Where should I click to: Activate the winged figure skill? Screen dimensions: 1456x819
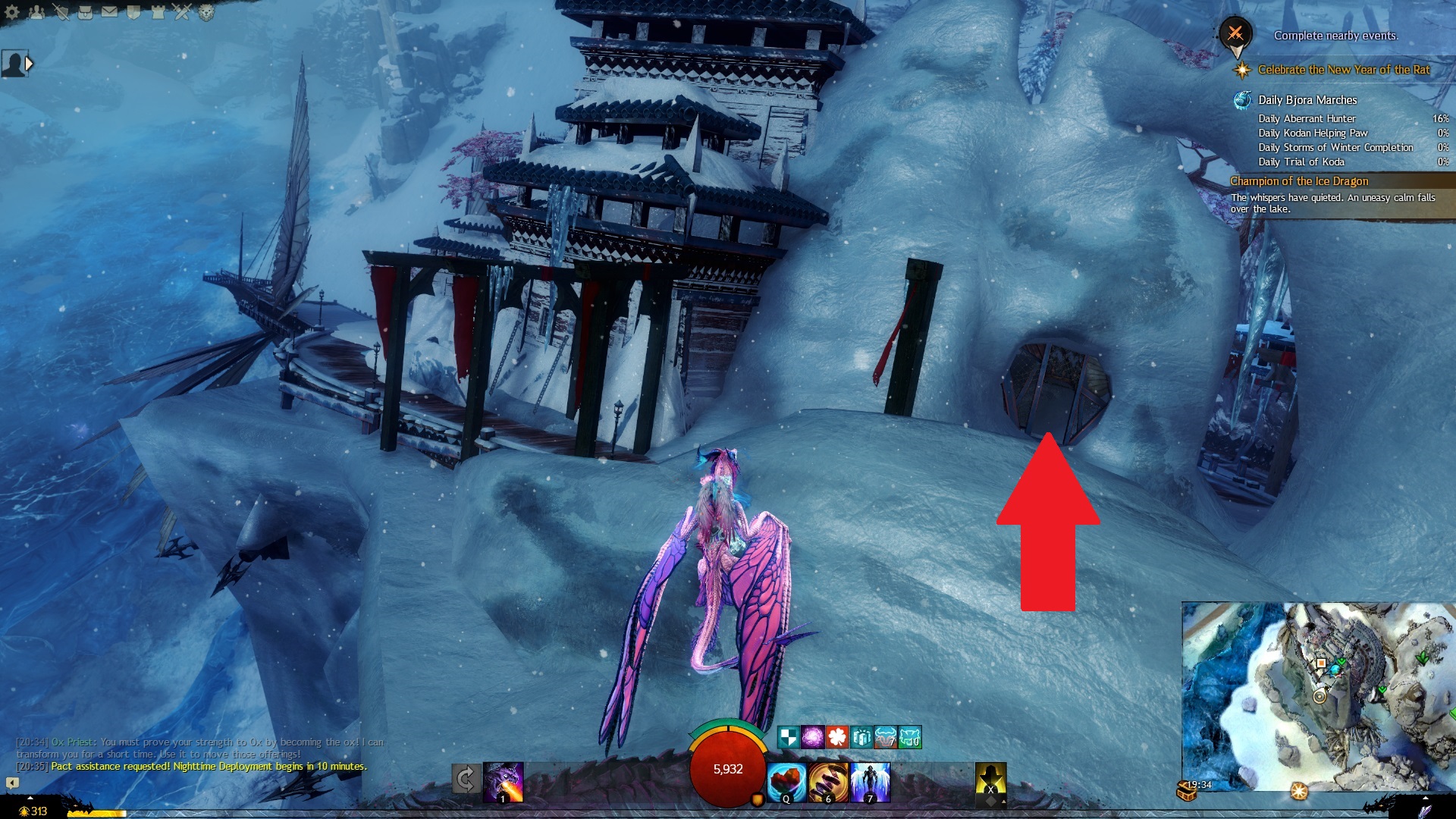[870, 782]
